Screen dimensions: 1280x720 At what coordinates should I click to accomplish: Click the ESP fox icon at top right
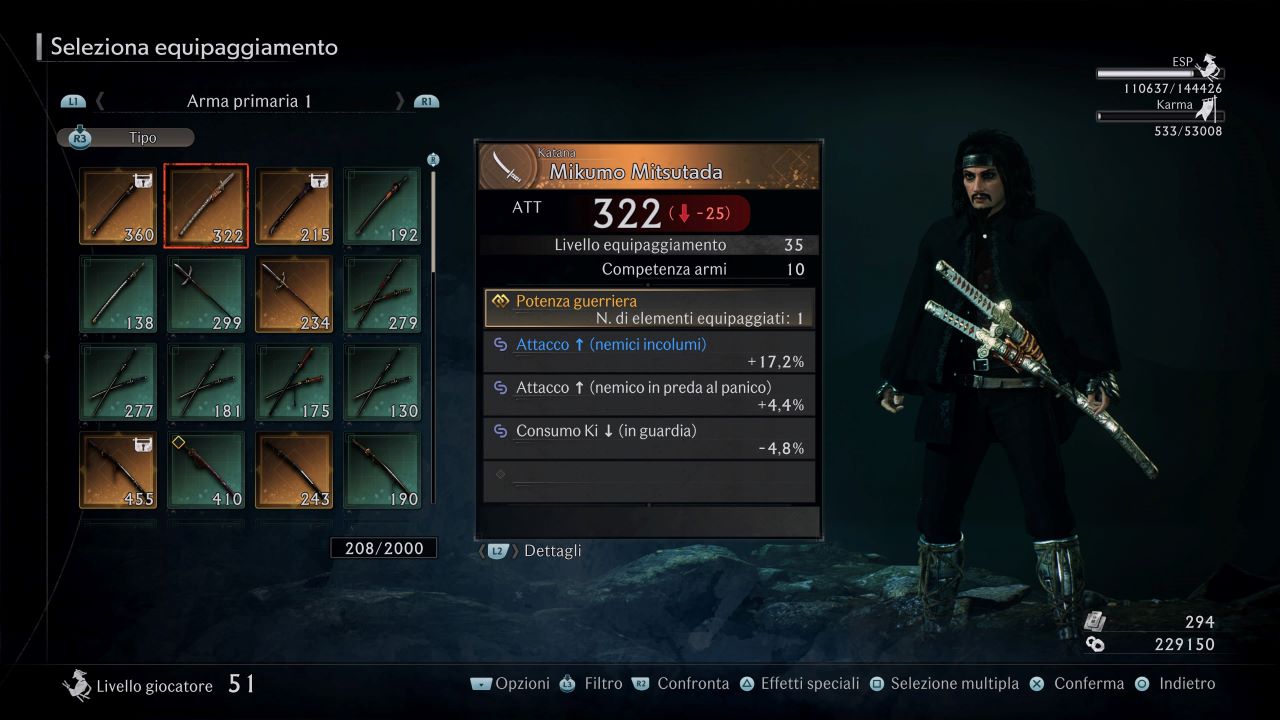click(1209, 68)
